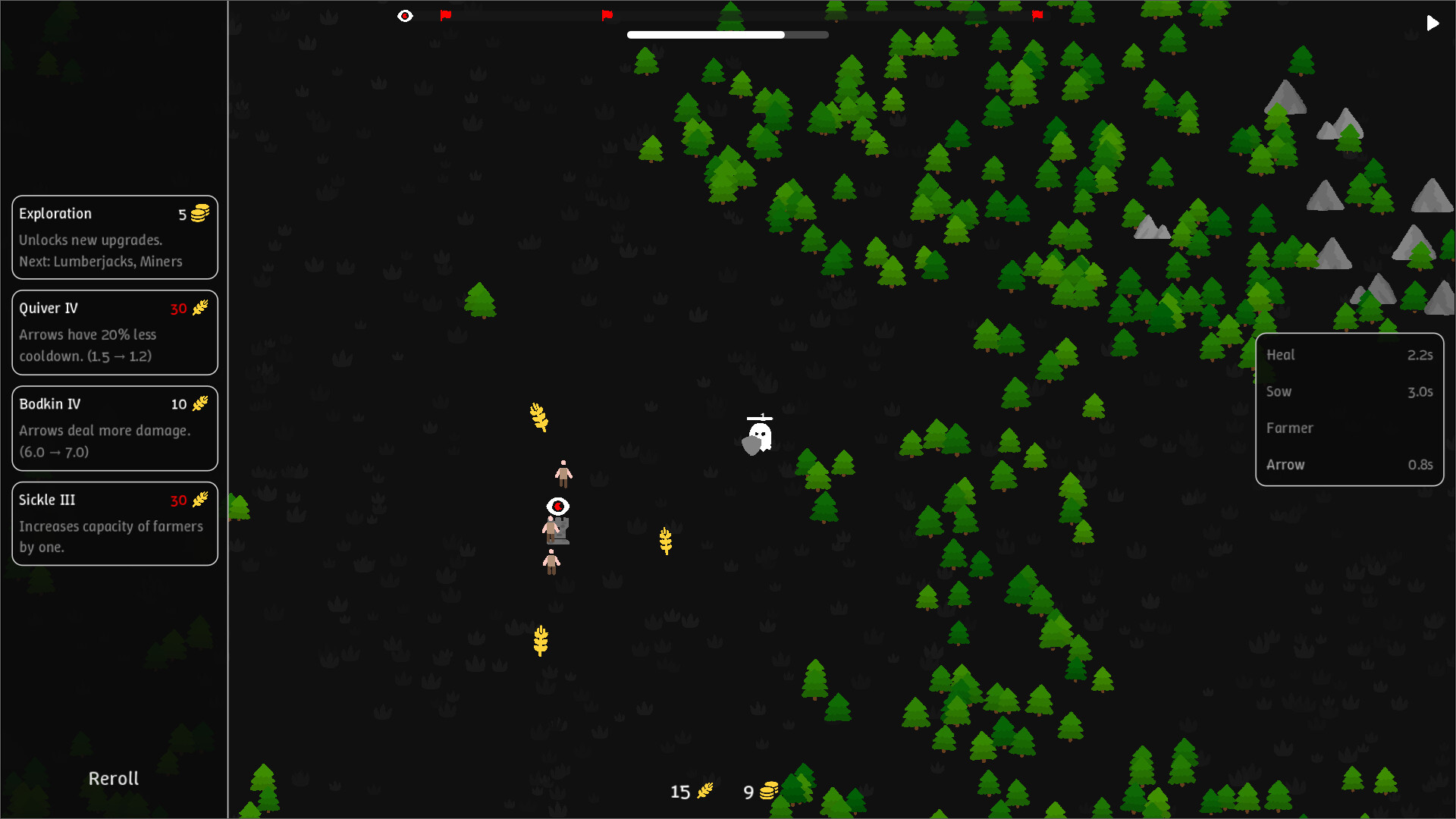1456x819 pixels.
Task: Select the Sickle III upgrade card
Action: click(114, 523)
